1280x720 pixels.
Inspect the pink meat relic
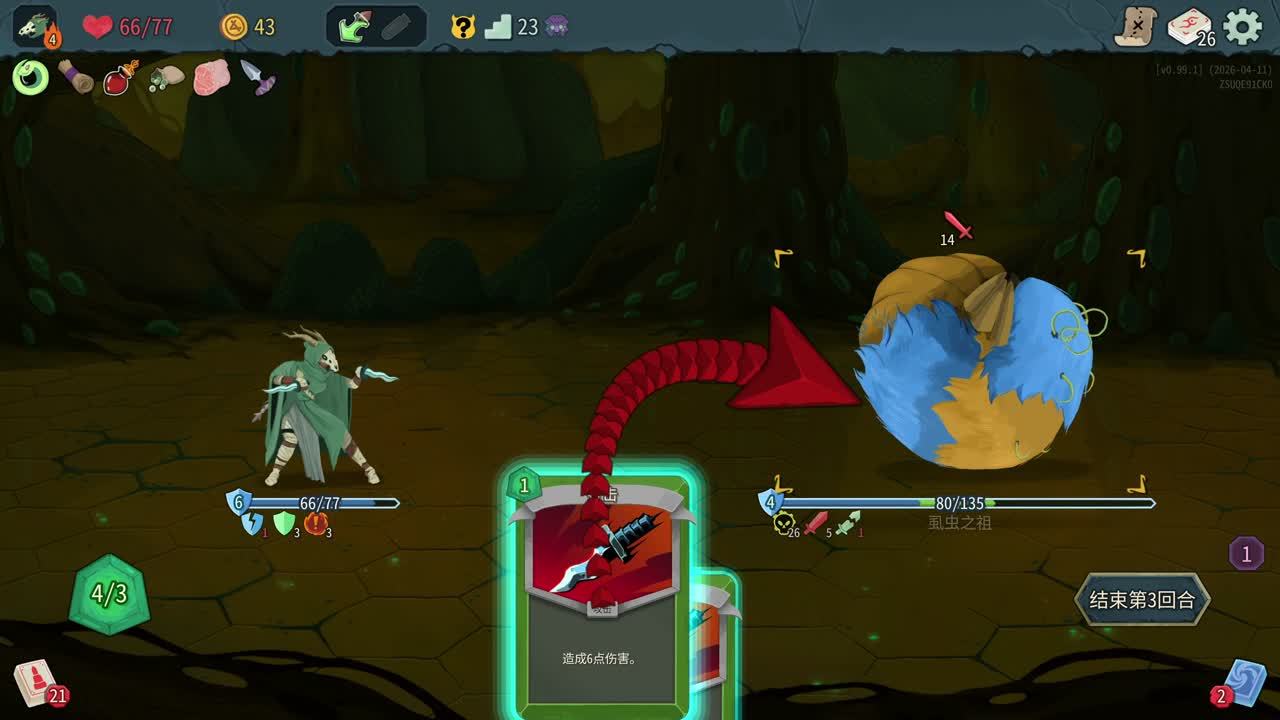click(211, 77)
